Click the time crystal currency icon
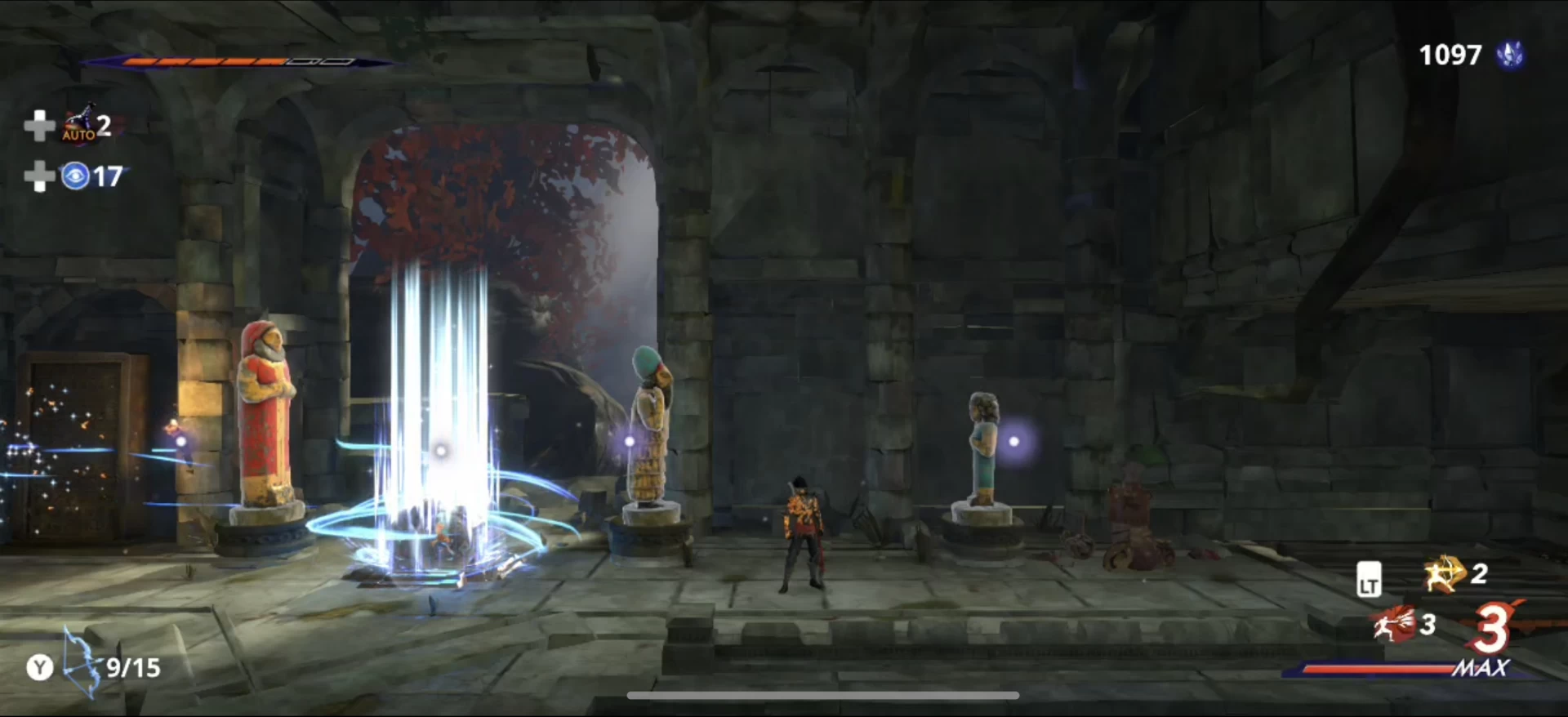This screenshot has height=717, width=1568. pos(1509,55)
